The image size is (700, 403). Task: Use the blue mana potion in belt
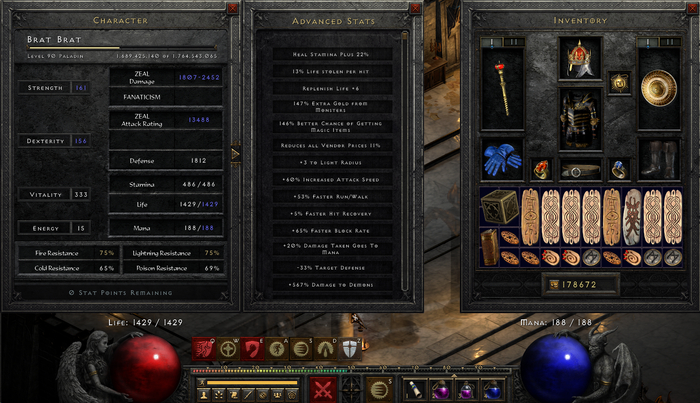pos(491,389)
